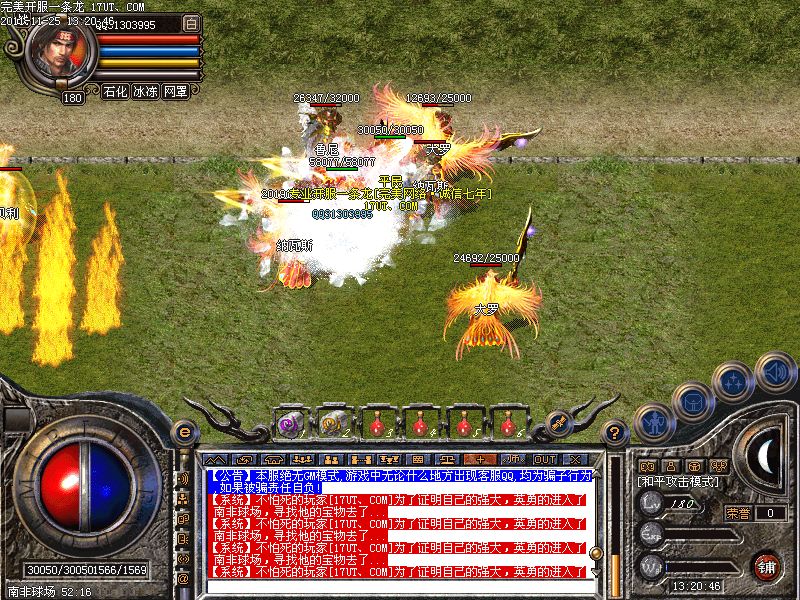Click the crossed tools button right of belt

pyautogui.click(x=559, y=423)
